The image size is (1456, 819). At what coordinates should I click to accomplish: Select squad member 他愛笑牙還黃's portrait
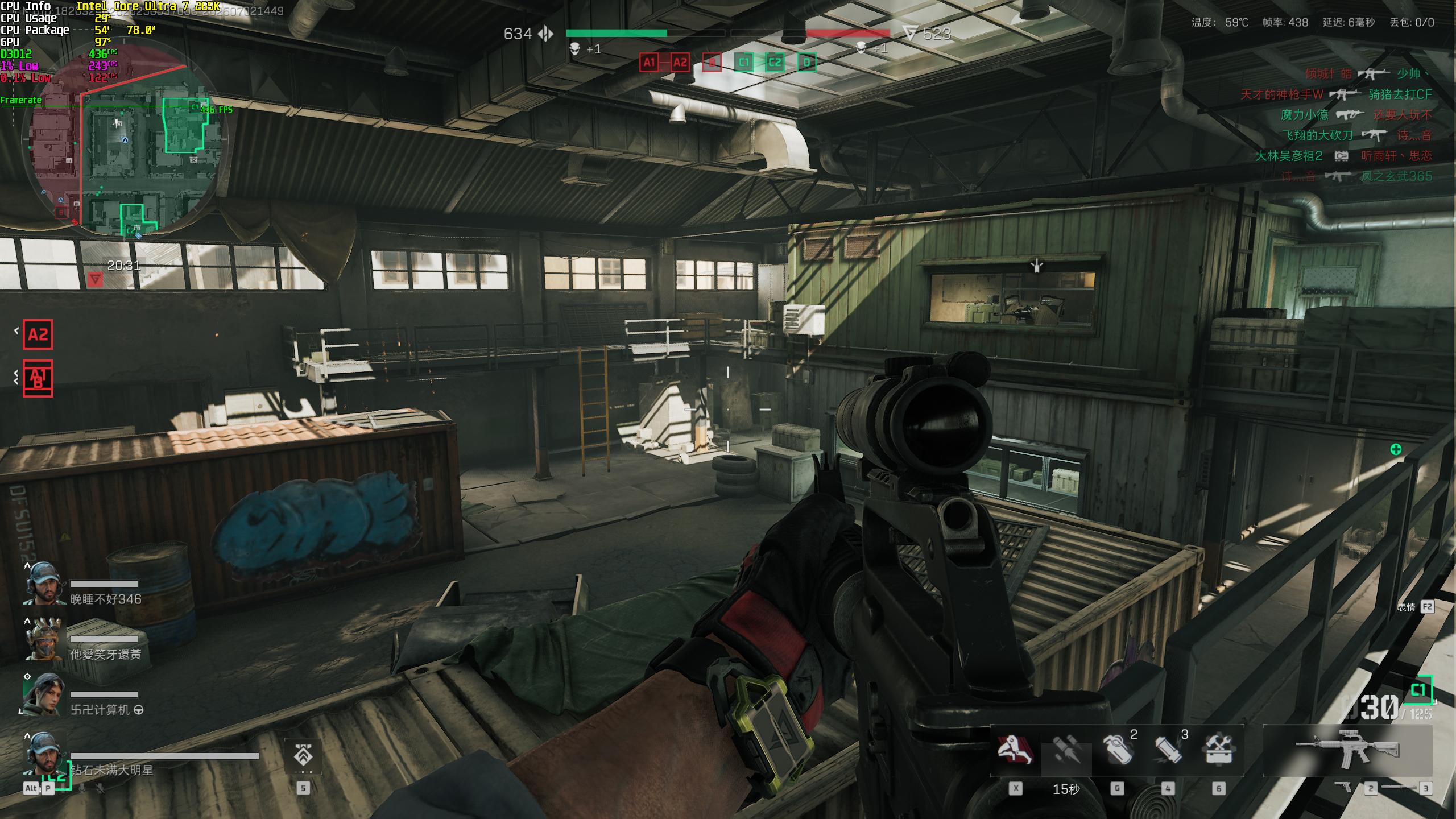coord(44,639)
